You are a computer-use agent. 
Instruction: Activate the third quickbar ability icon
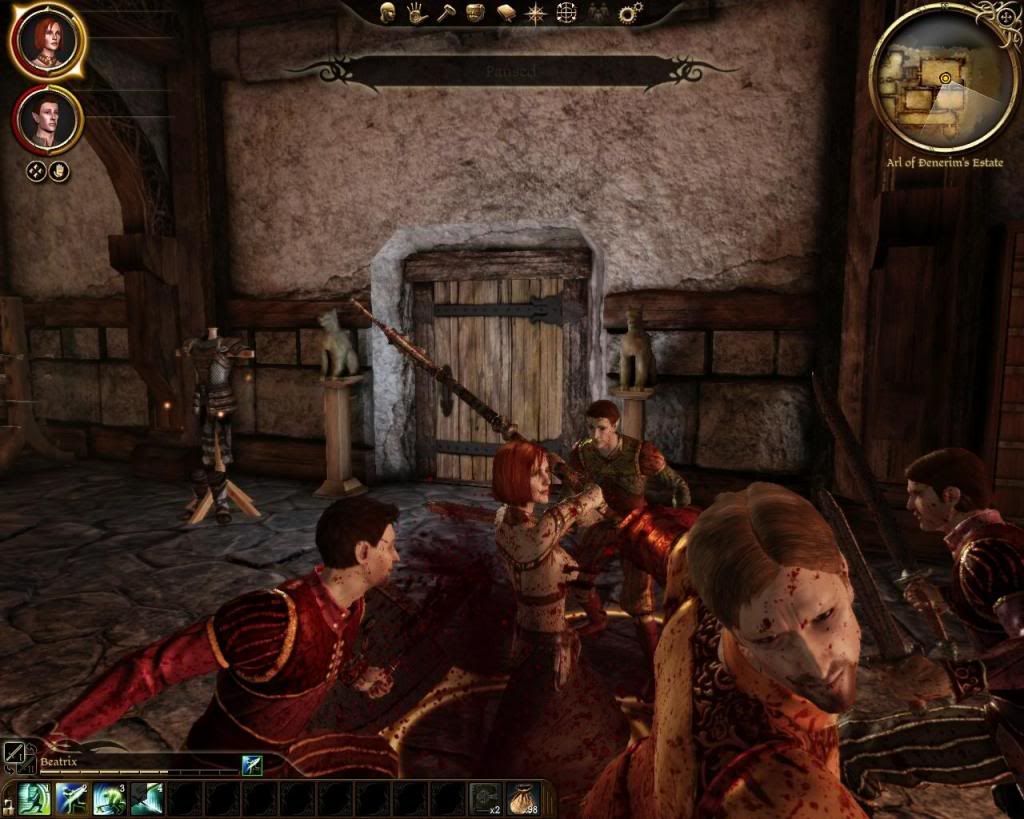(x=108, y=798)
